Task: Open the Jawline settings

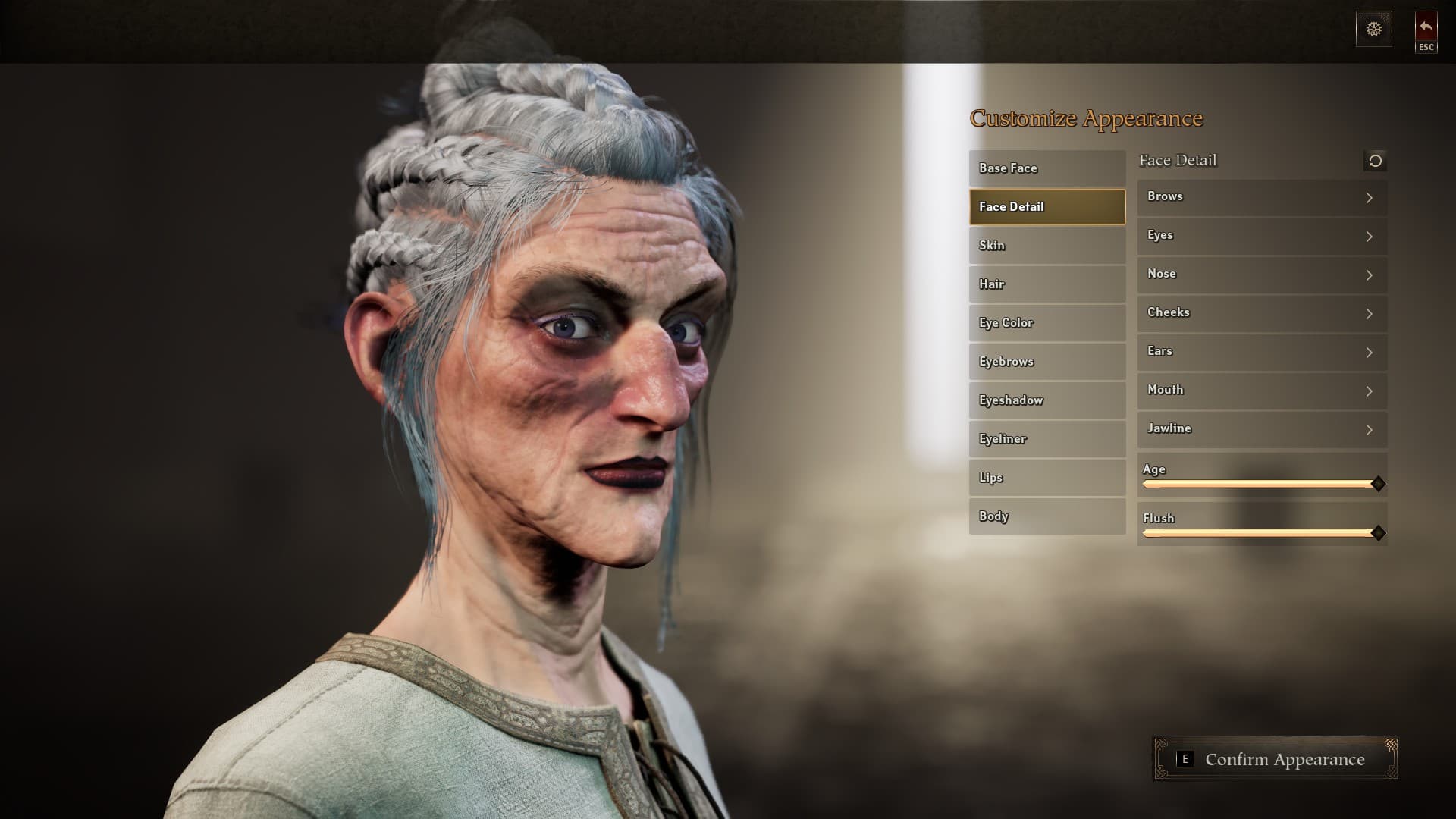Action: [x=1261, y=429]
